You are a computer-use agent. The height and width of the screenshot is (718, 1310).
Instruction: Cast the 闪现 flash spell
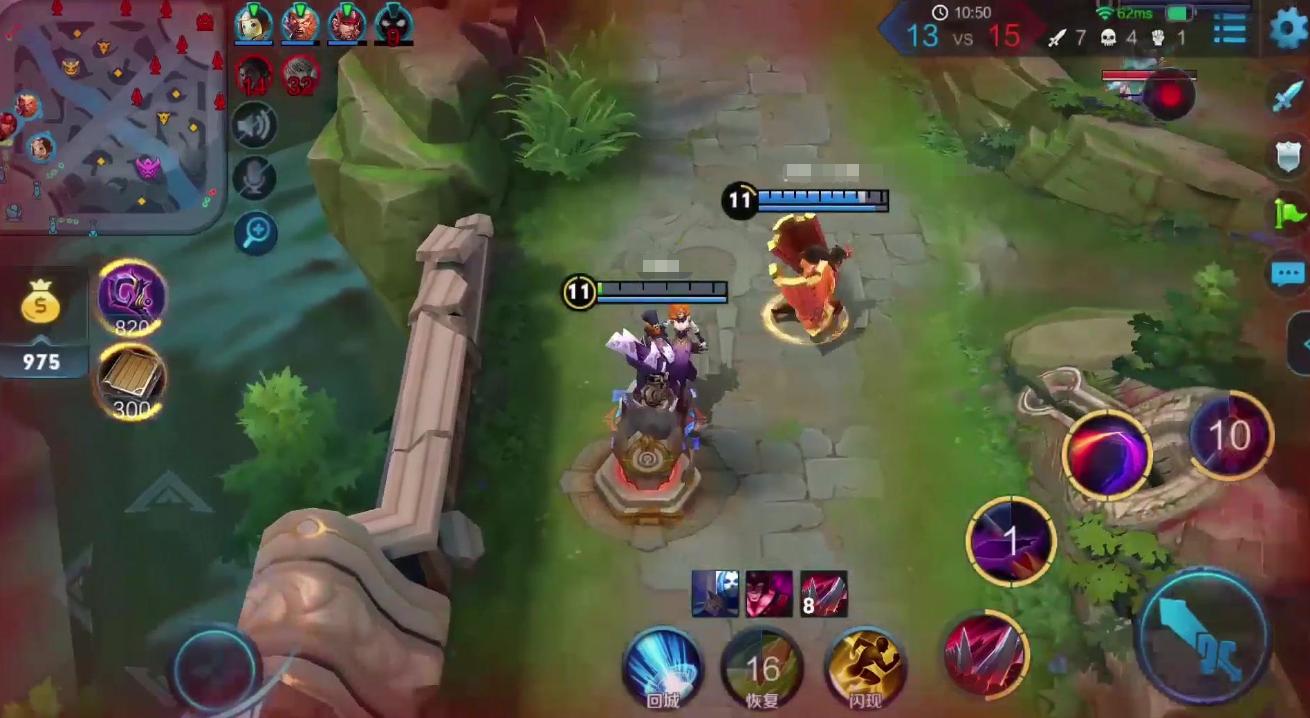(866, 666)
